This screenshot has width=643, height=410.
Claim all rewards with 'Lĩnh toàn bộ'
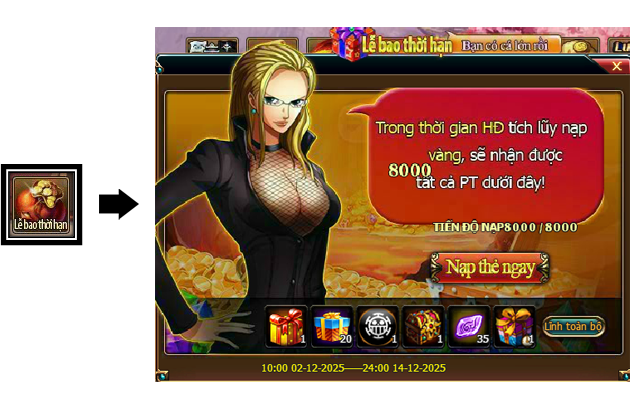tap(574, 327)
